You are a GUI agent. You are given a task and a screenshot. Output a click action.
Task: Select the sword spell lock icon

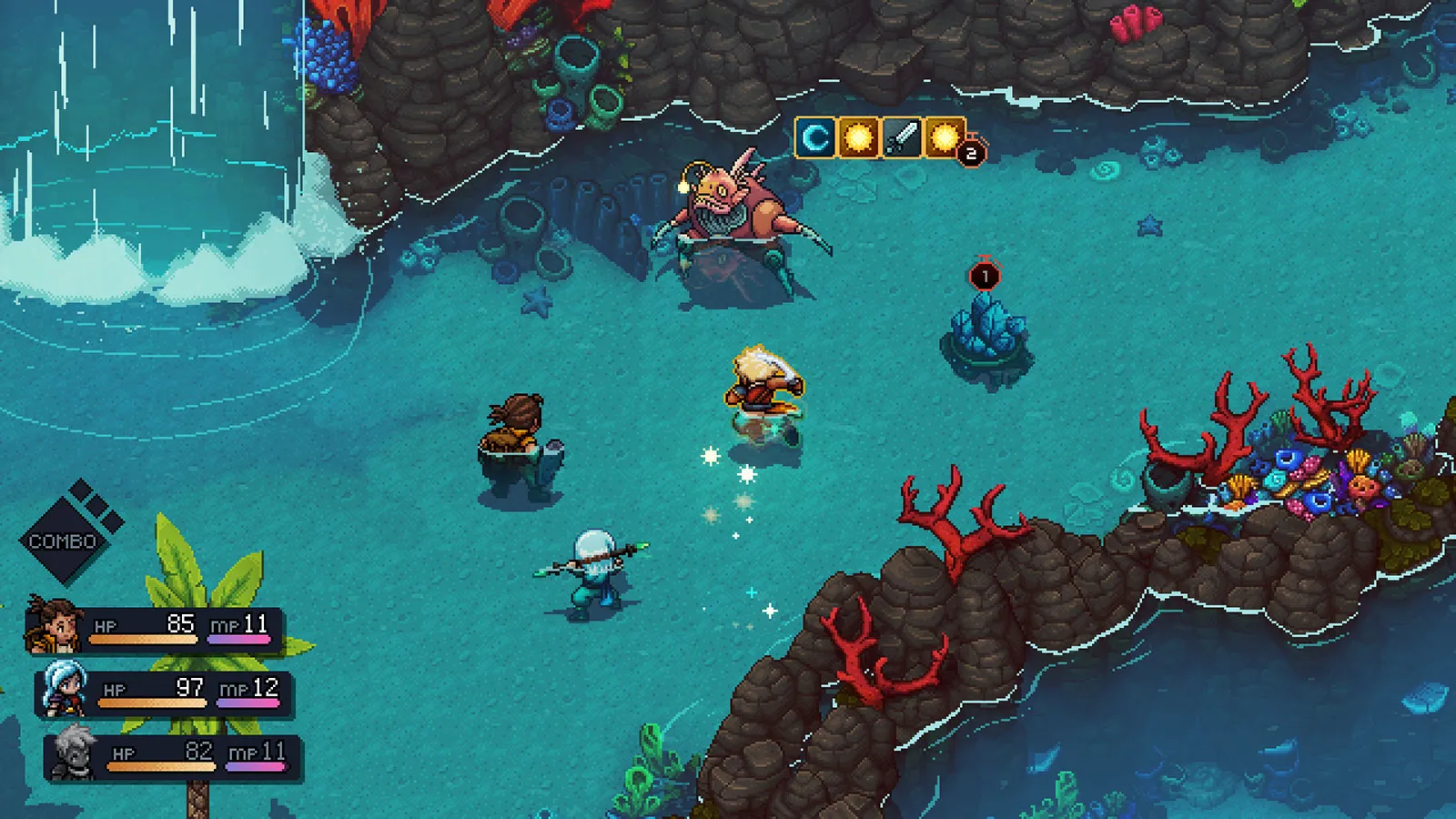pos(902,138)
